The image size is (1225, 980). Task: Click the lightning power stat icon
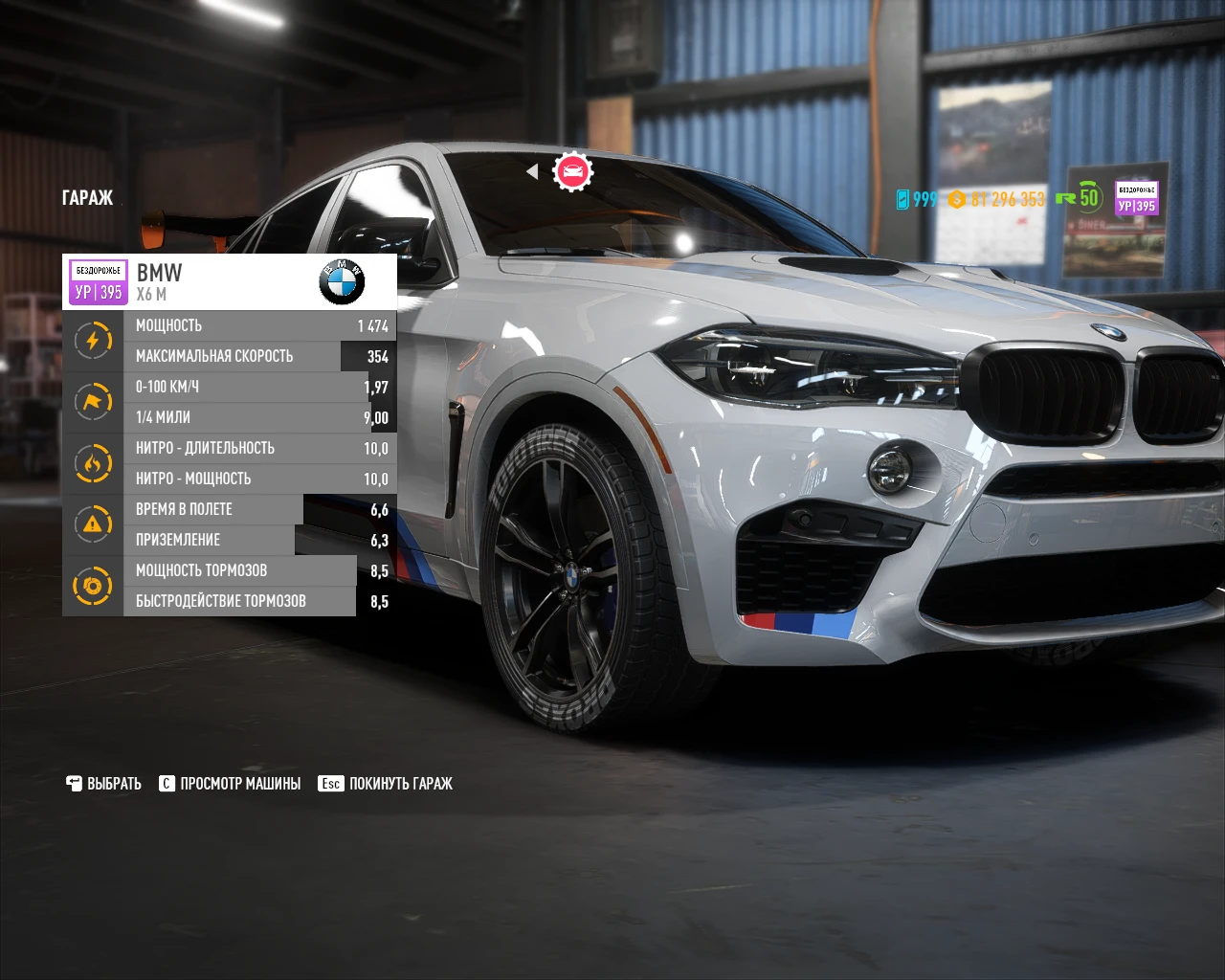point(93,340)
